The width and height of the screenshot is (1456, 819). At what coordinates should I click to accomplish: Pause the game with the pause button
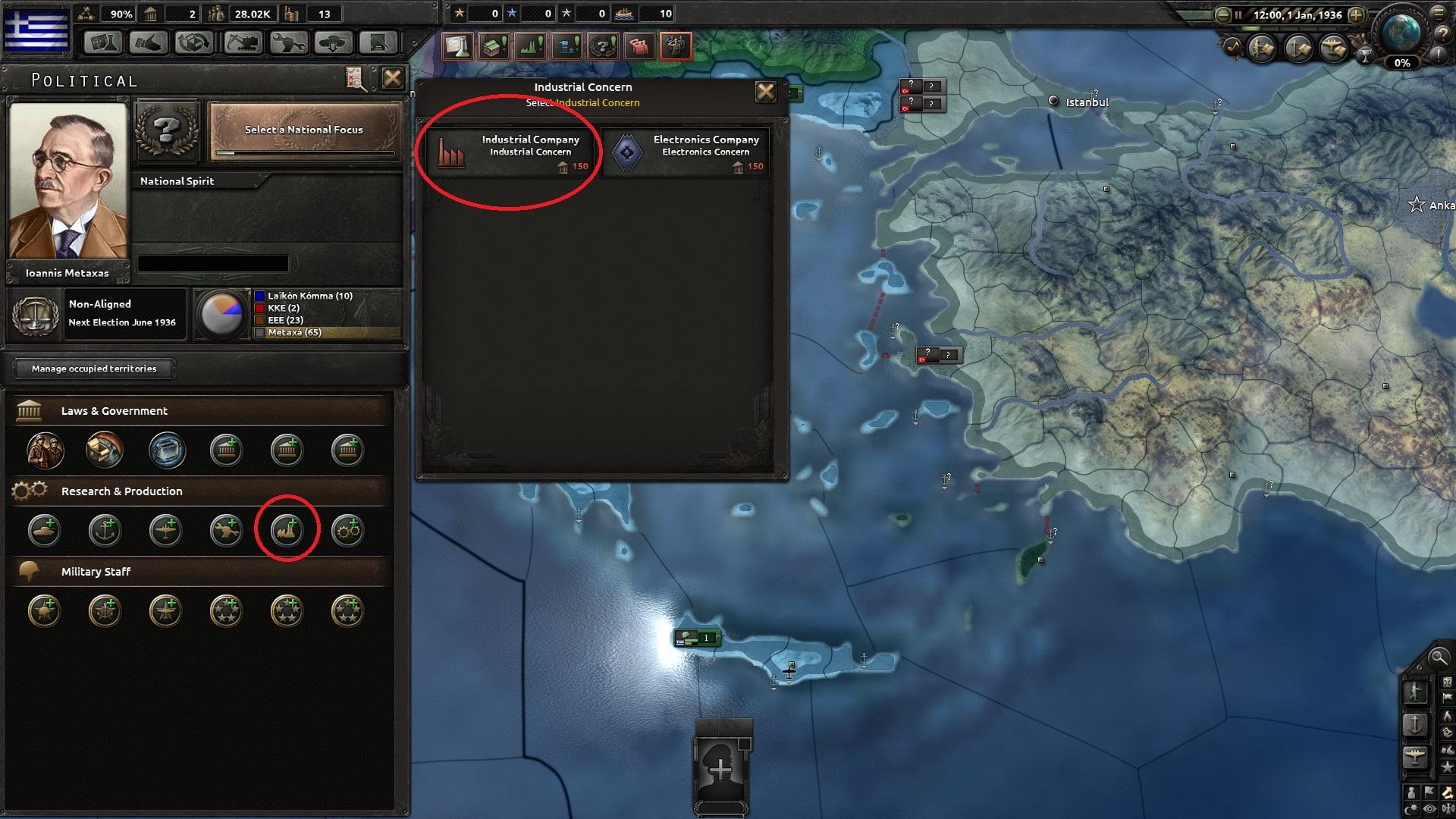[x=1238, y=14]
